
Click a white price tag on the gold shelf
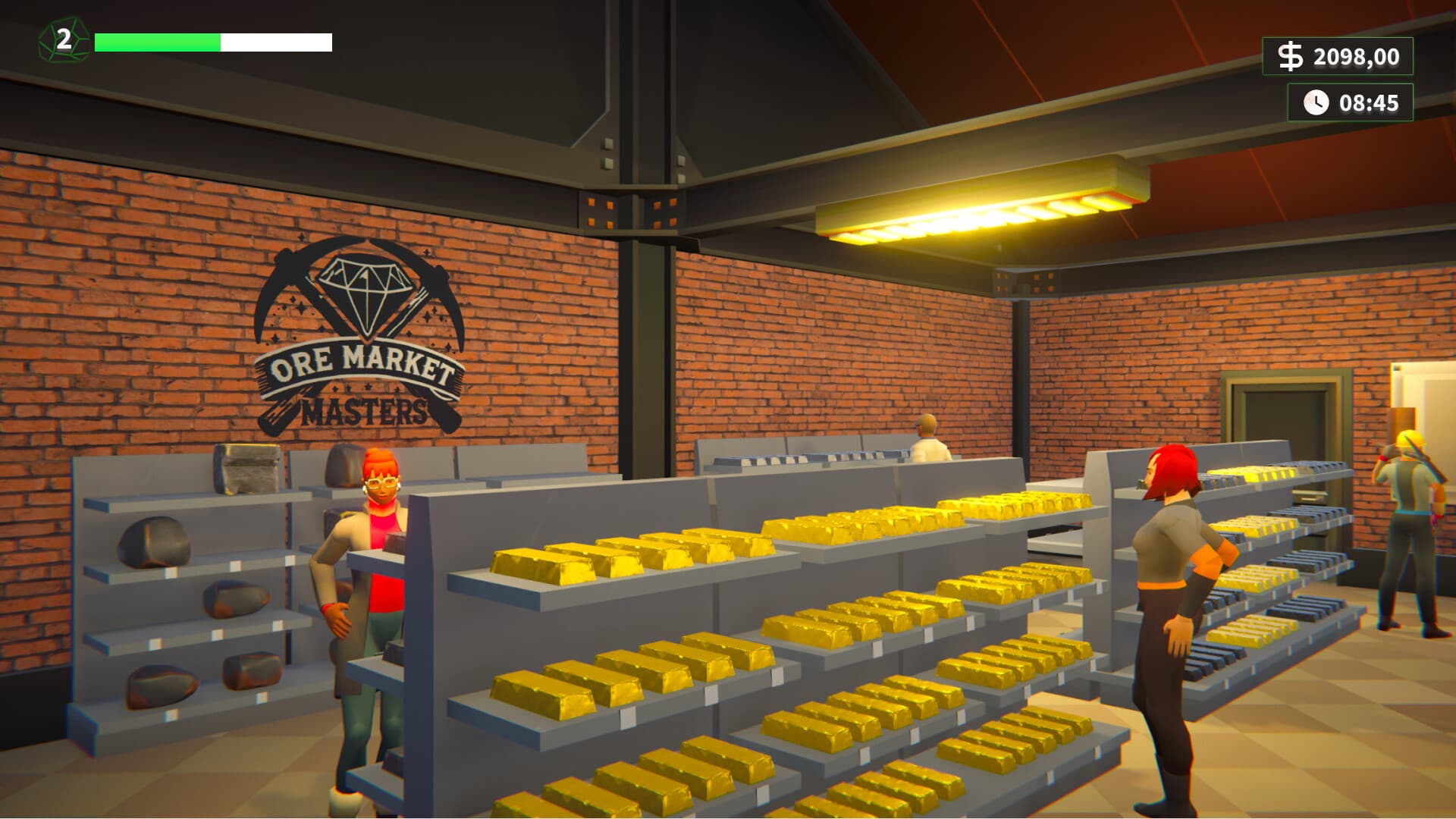pyautogui.click(x=627, y=717)
